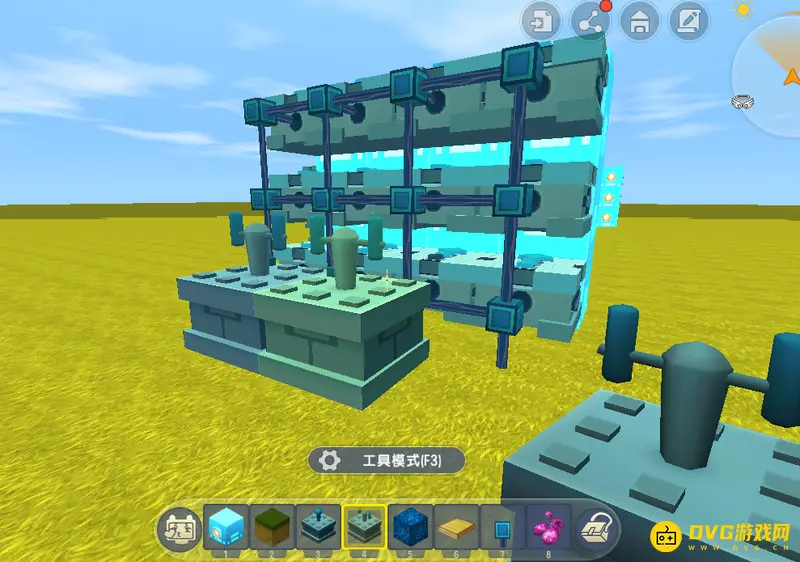This screenshot has width=800, height=562.
Task: Open the backpack icon right of the hotbar
Action: (597, 527)
